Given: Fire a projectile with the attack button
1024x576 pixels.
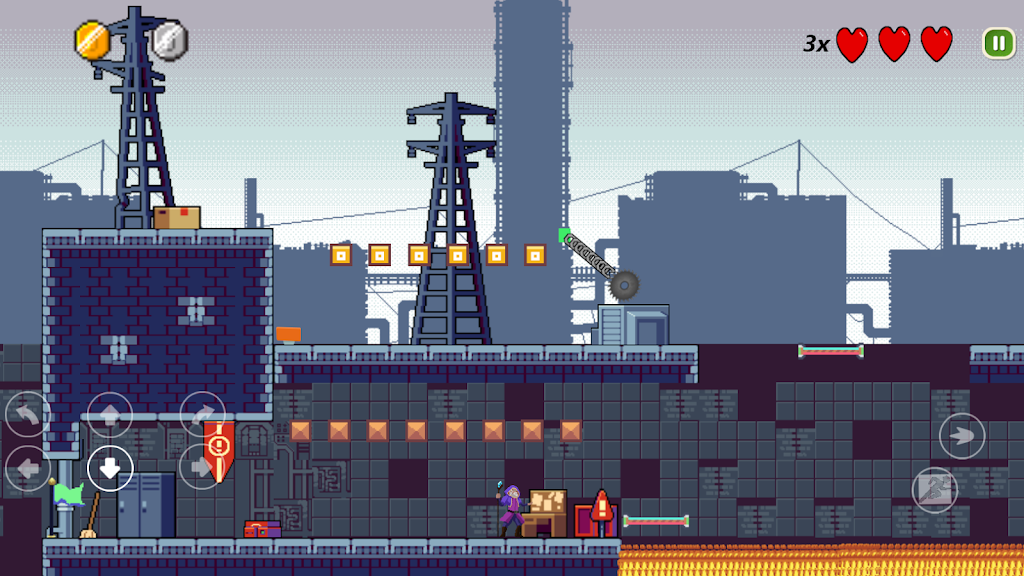Looking at the screenshot, I should click(x=962, y=436).
